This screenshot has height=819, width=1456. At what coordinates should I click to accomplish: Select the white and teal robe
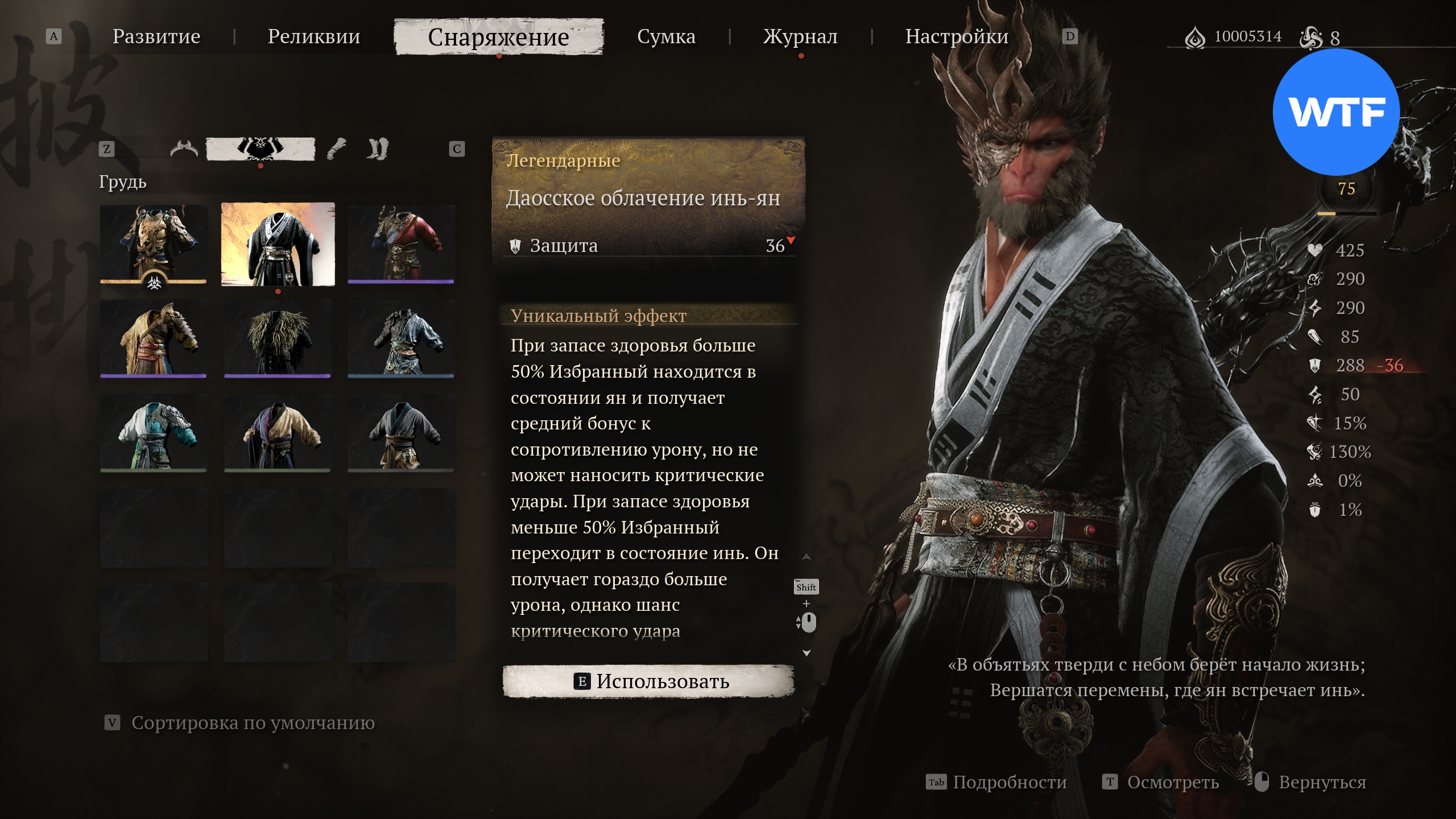click(x=154, y=433)
